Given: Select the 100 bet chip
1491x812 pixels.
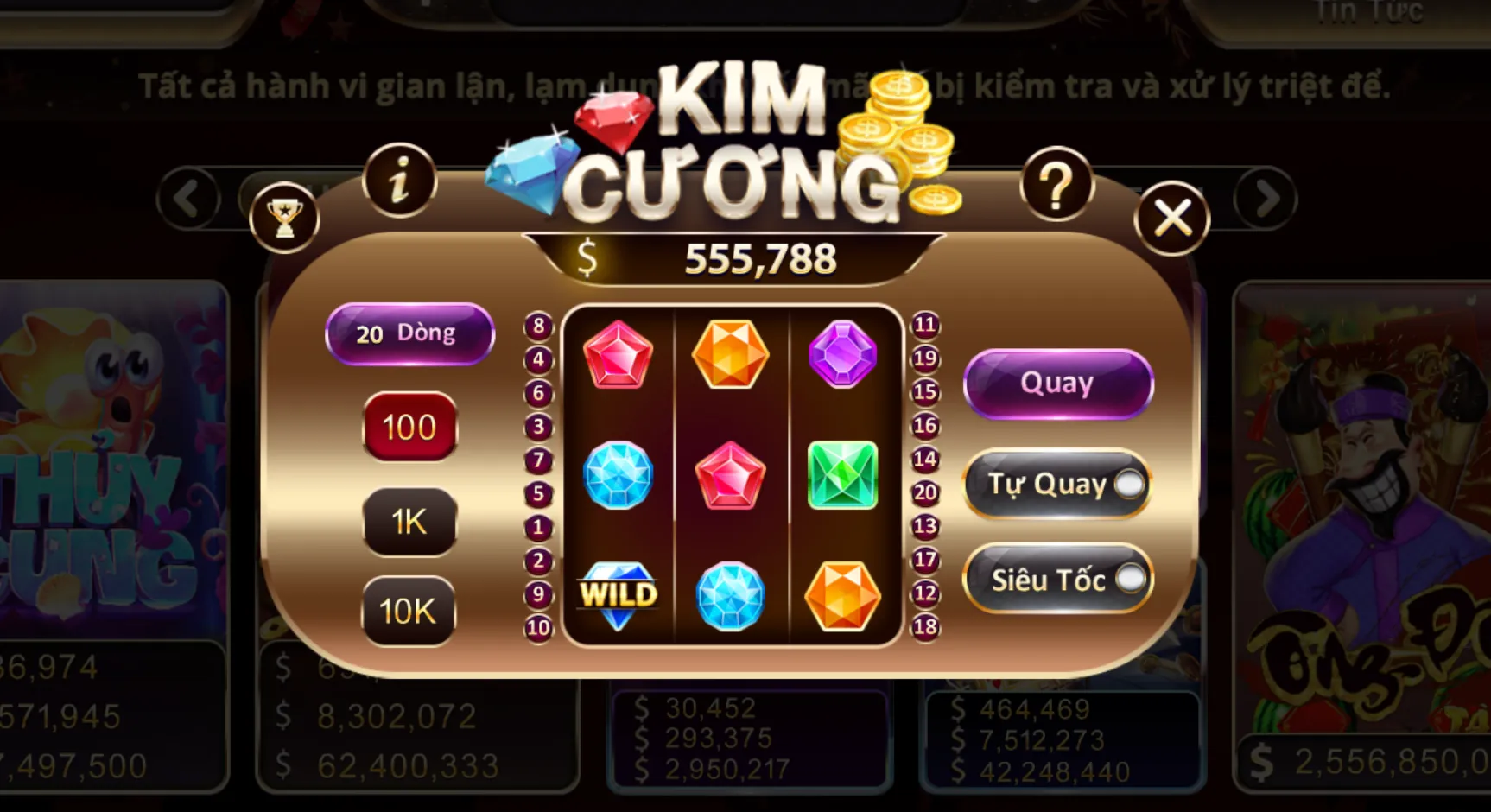Looking at the screenshot, I should (409, 427).
